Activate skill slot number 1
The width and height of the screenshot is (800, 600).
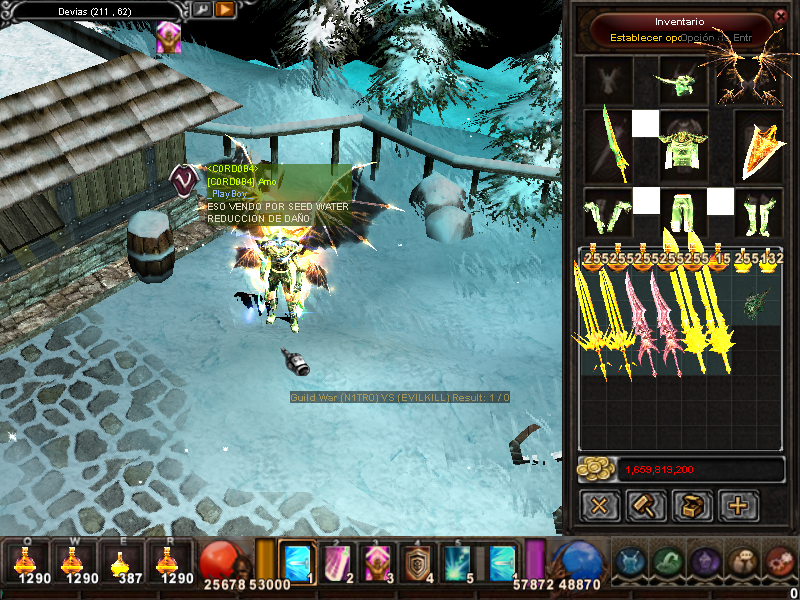click(297, 562)
